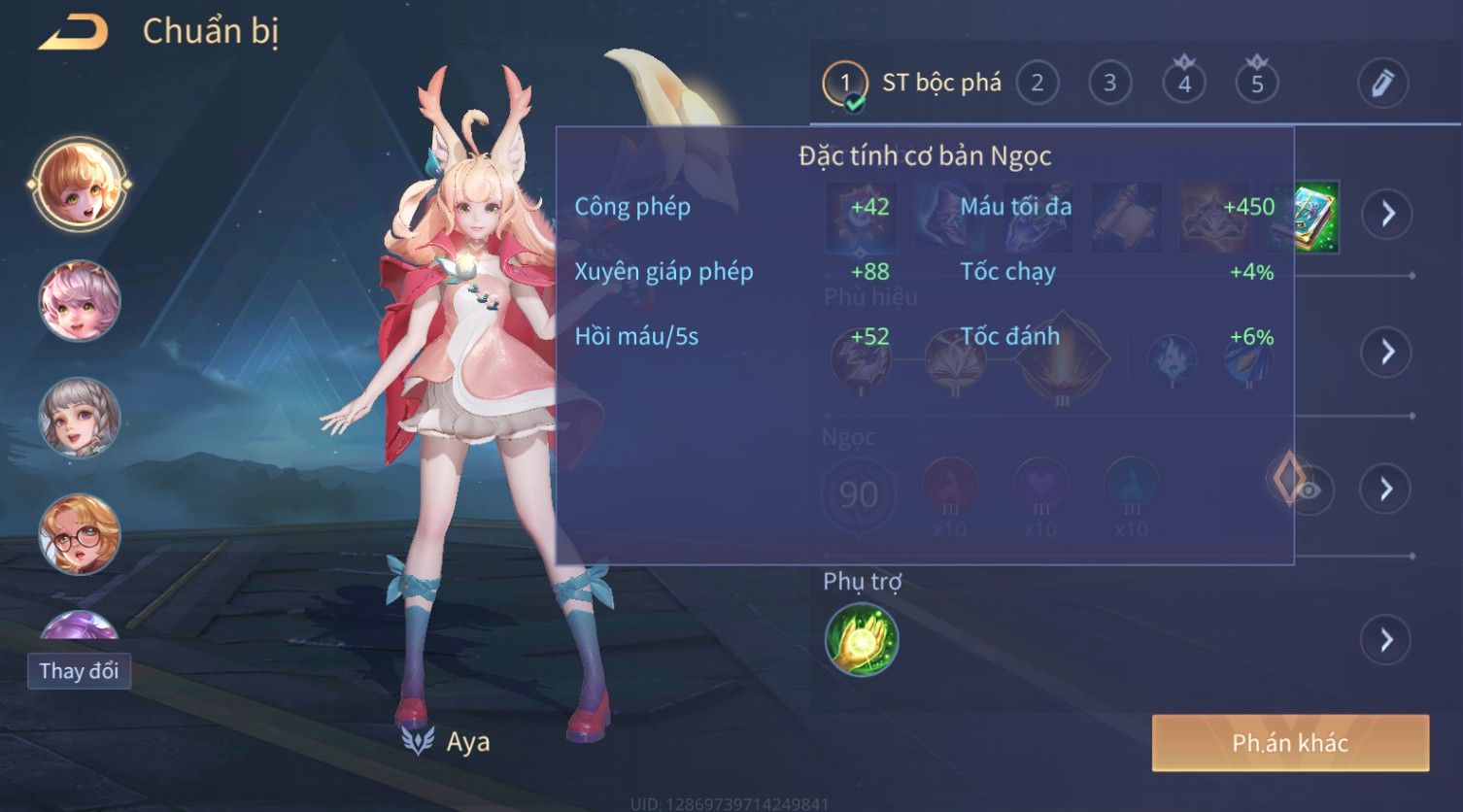Choose the pink-haired hero portrait
This screenshot has height=812, width=1463.
(x=79, y=301)
